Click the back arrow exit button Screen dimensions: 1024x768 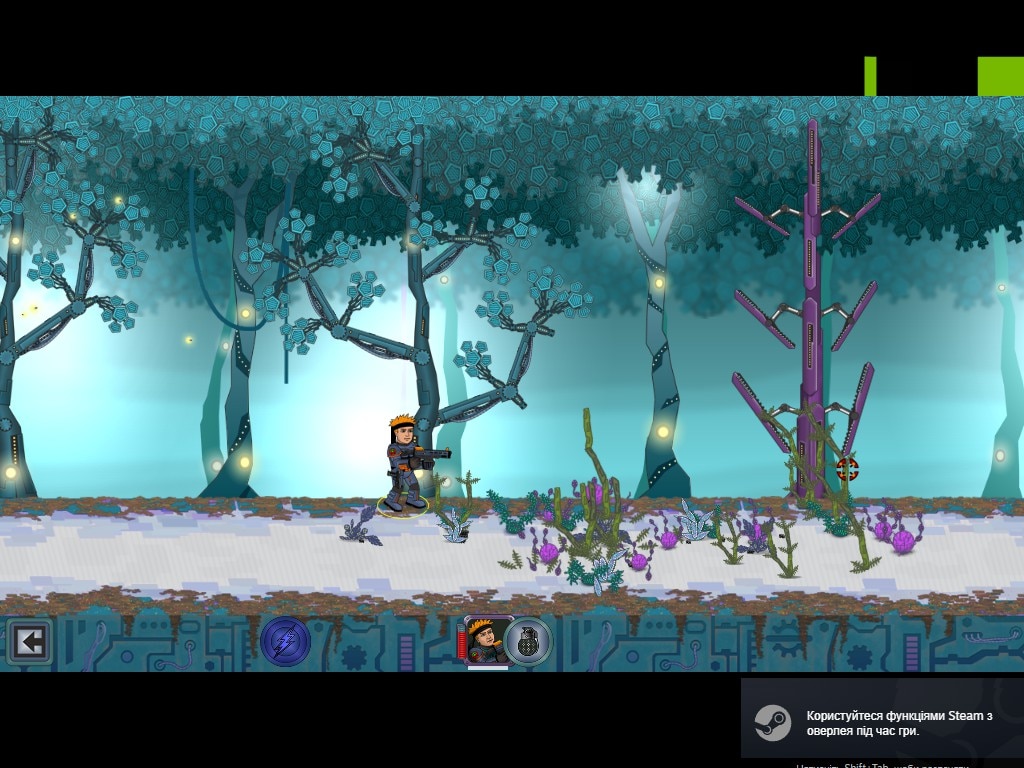pyautogui.click(x=29, y=641)
